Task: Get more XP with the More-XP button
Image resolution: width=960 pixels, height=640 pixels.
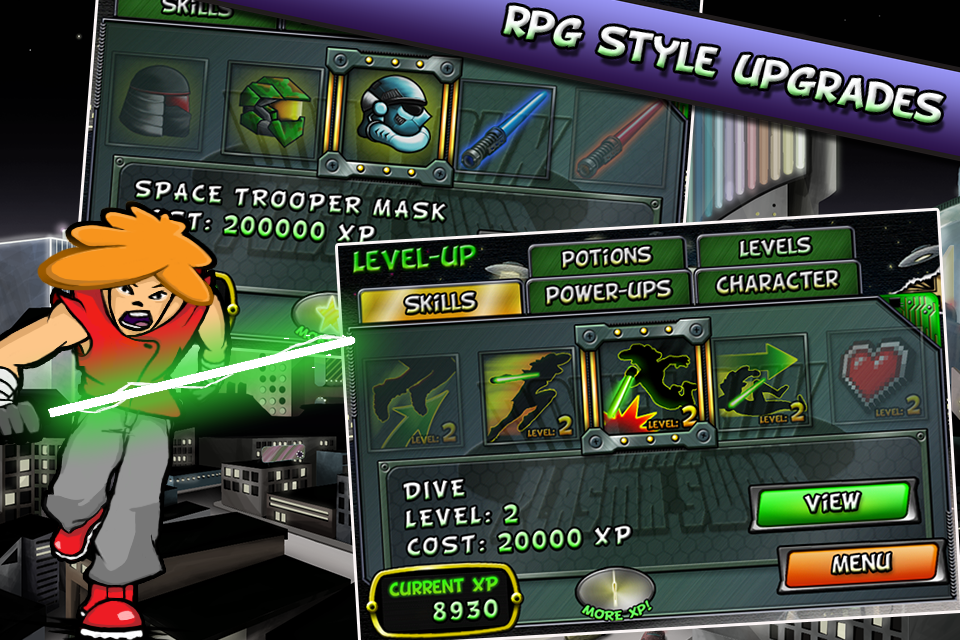Action: [614, 594]
